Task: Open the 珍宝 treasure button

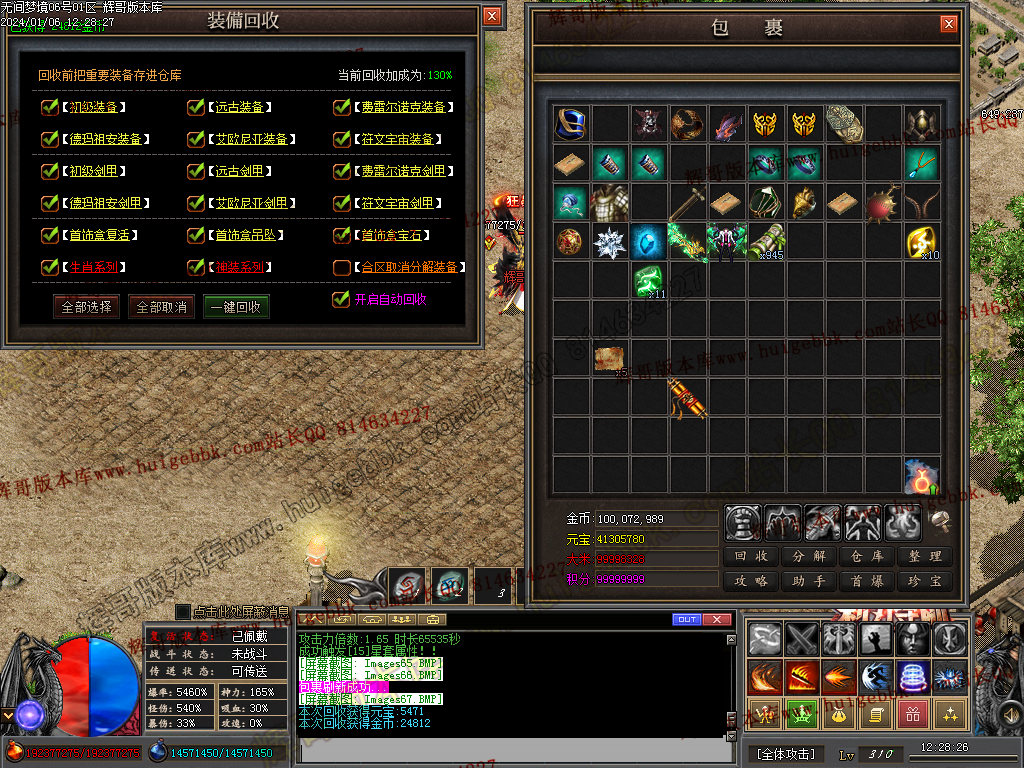Action: [925, 581]
